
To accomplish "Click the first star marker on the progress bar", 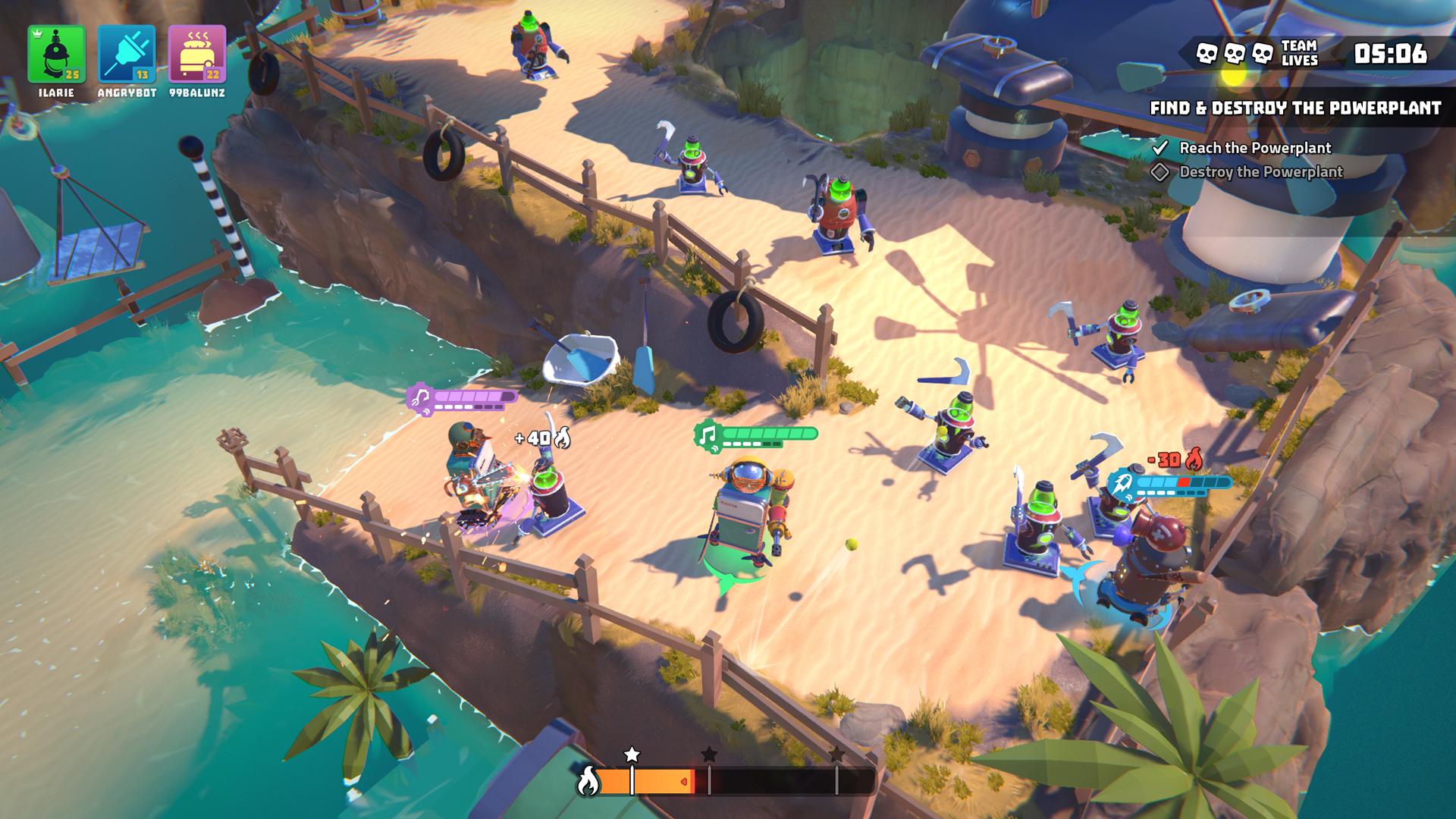I will pos(632,754).
